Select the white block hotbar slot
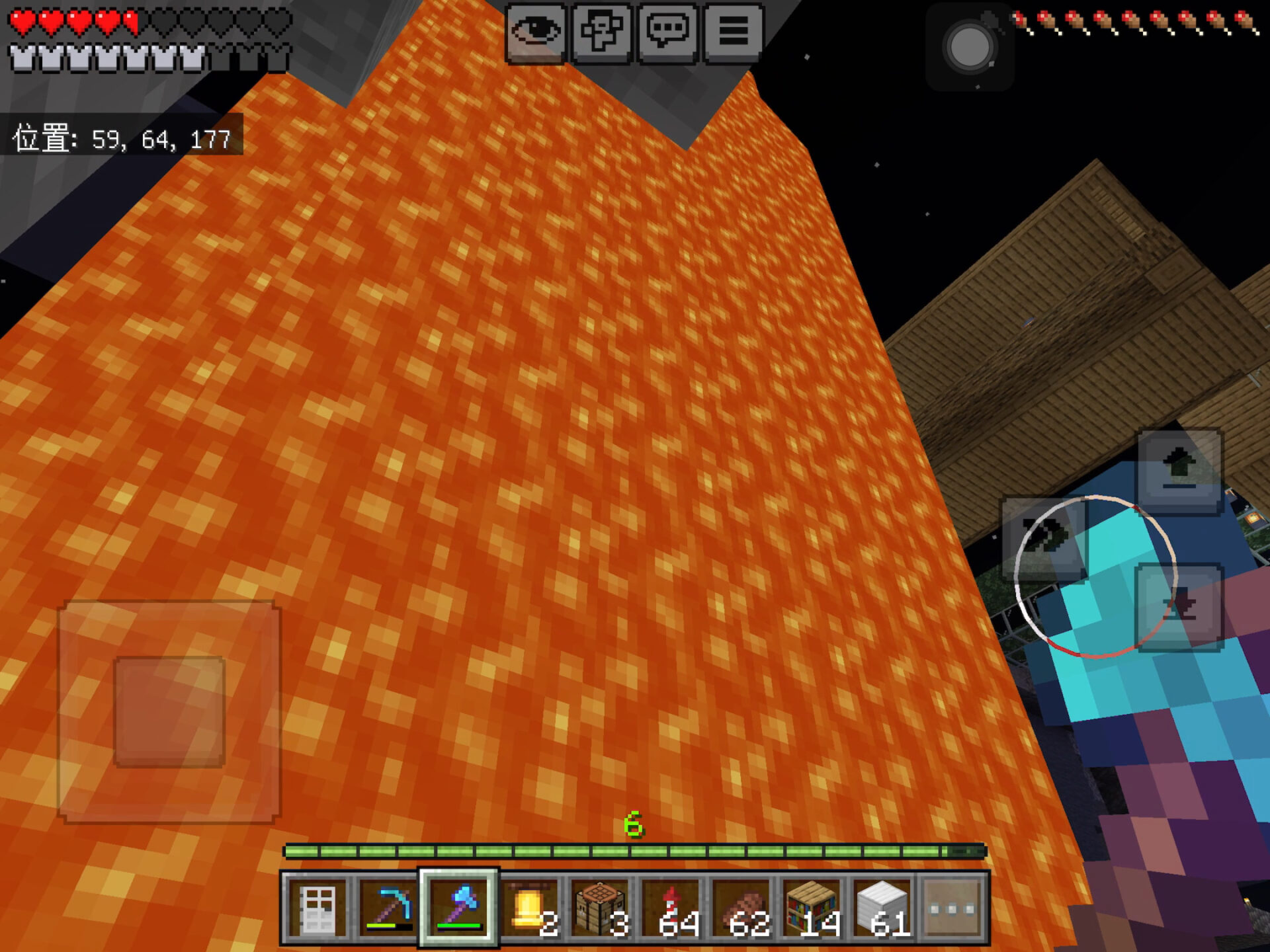 point(883,908)
